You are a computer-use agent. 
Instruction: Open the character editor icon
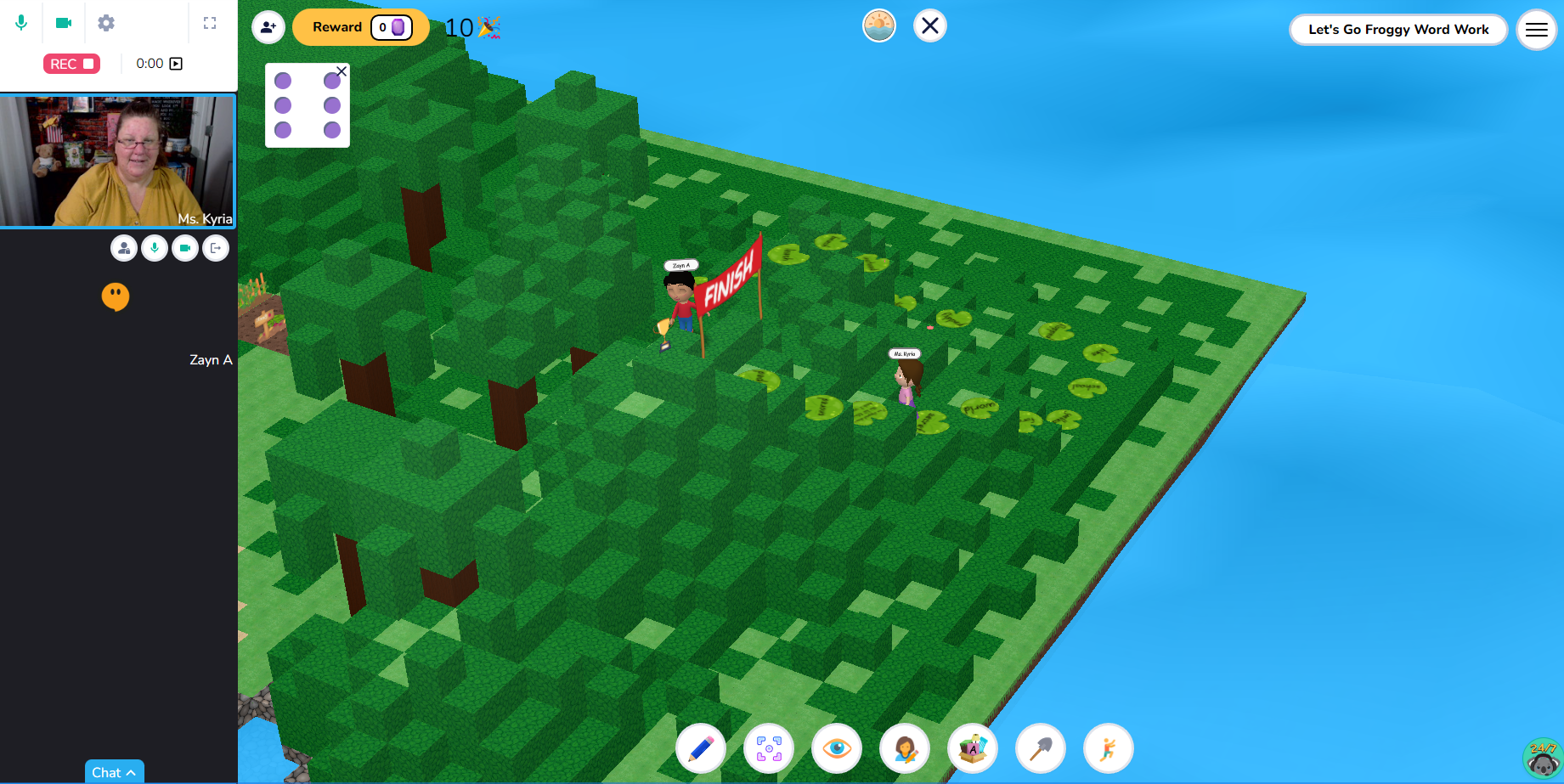[905, 748]
